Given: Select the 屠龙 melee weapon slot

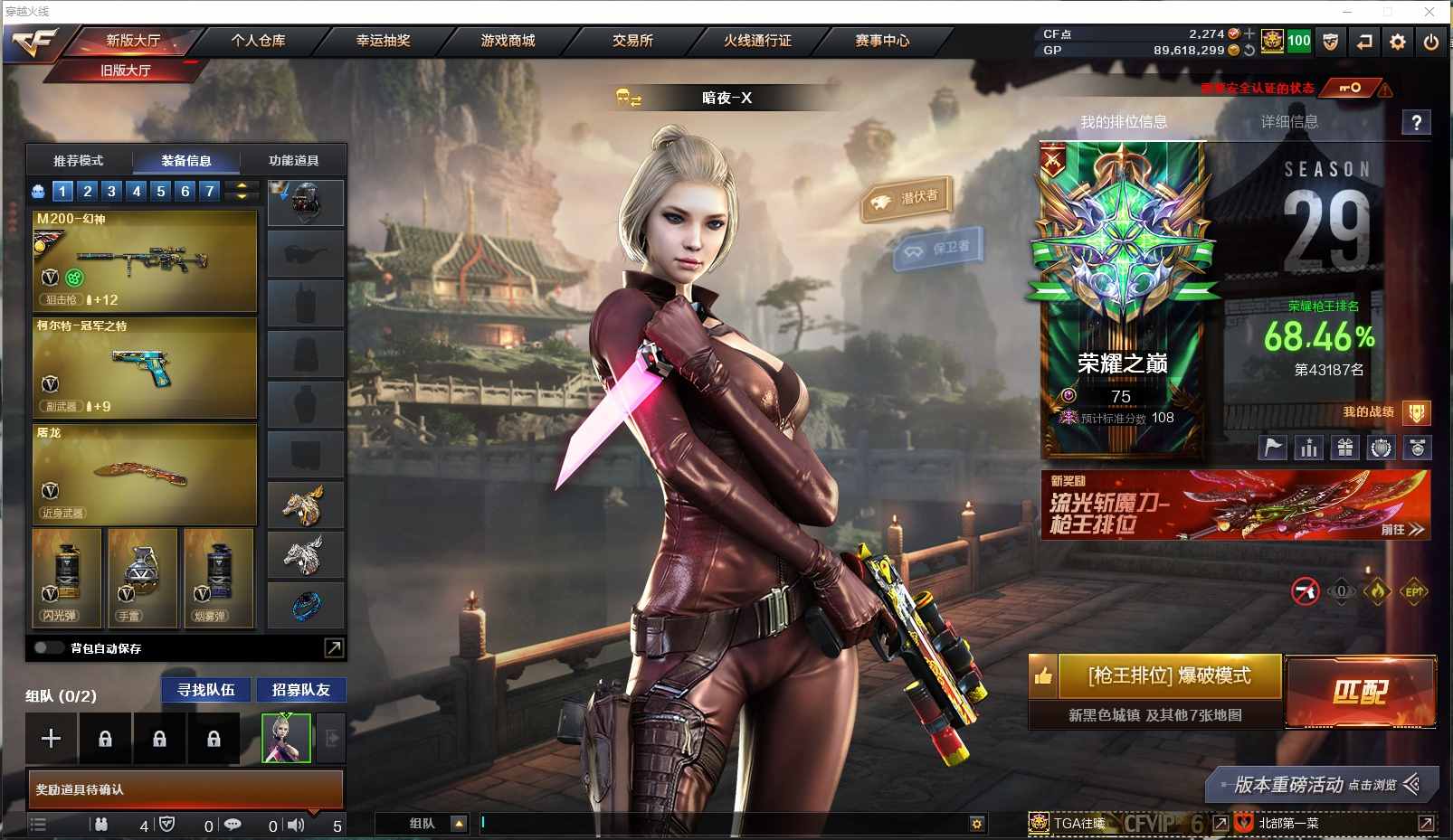Looking at the screenshot, I should [x=145, y=475].
